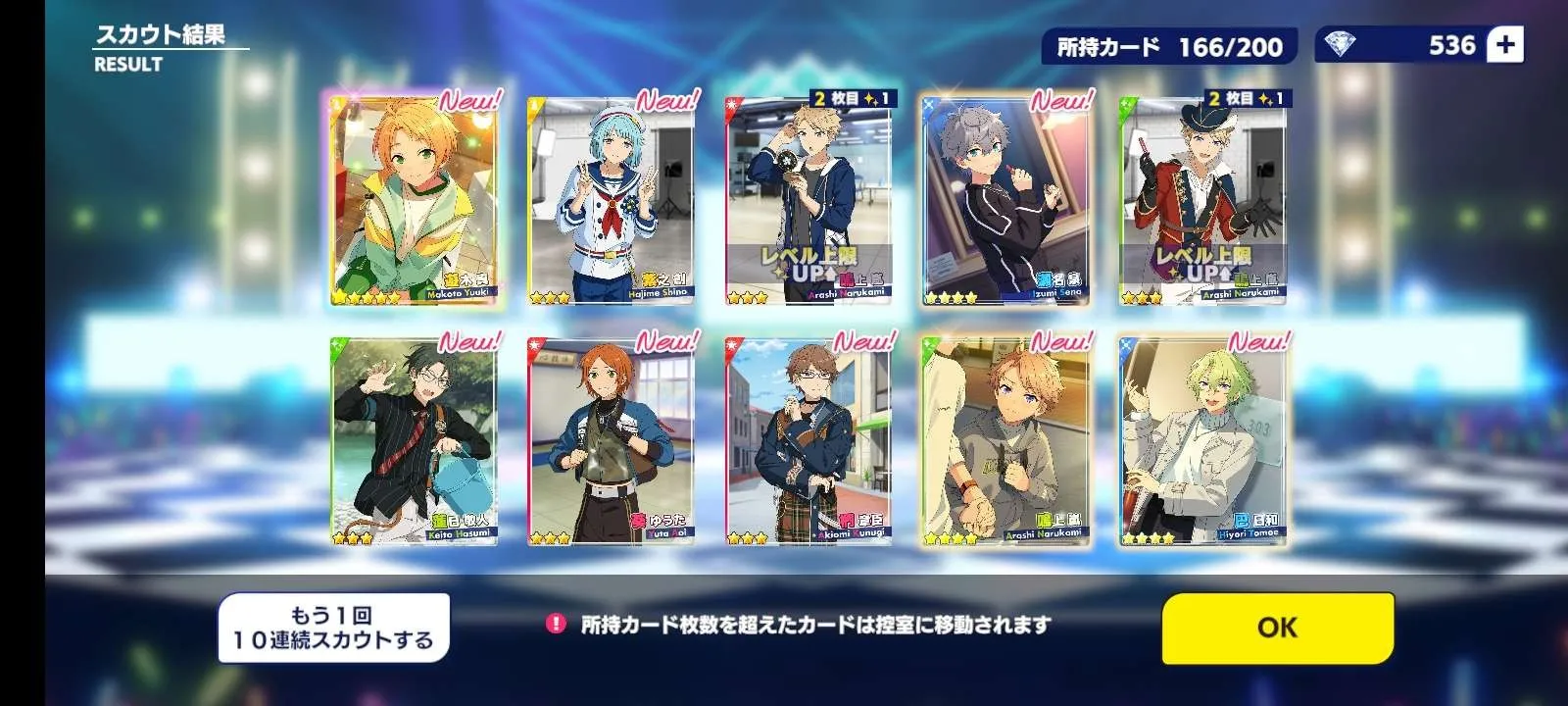The height and width of the screenshot is (706, 1568).
Task: Open the Izumi Sena card
Action: 1004,201
